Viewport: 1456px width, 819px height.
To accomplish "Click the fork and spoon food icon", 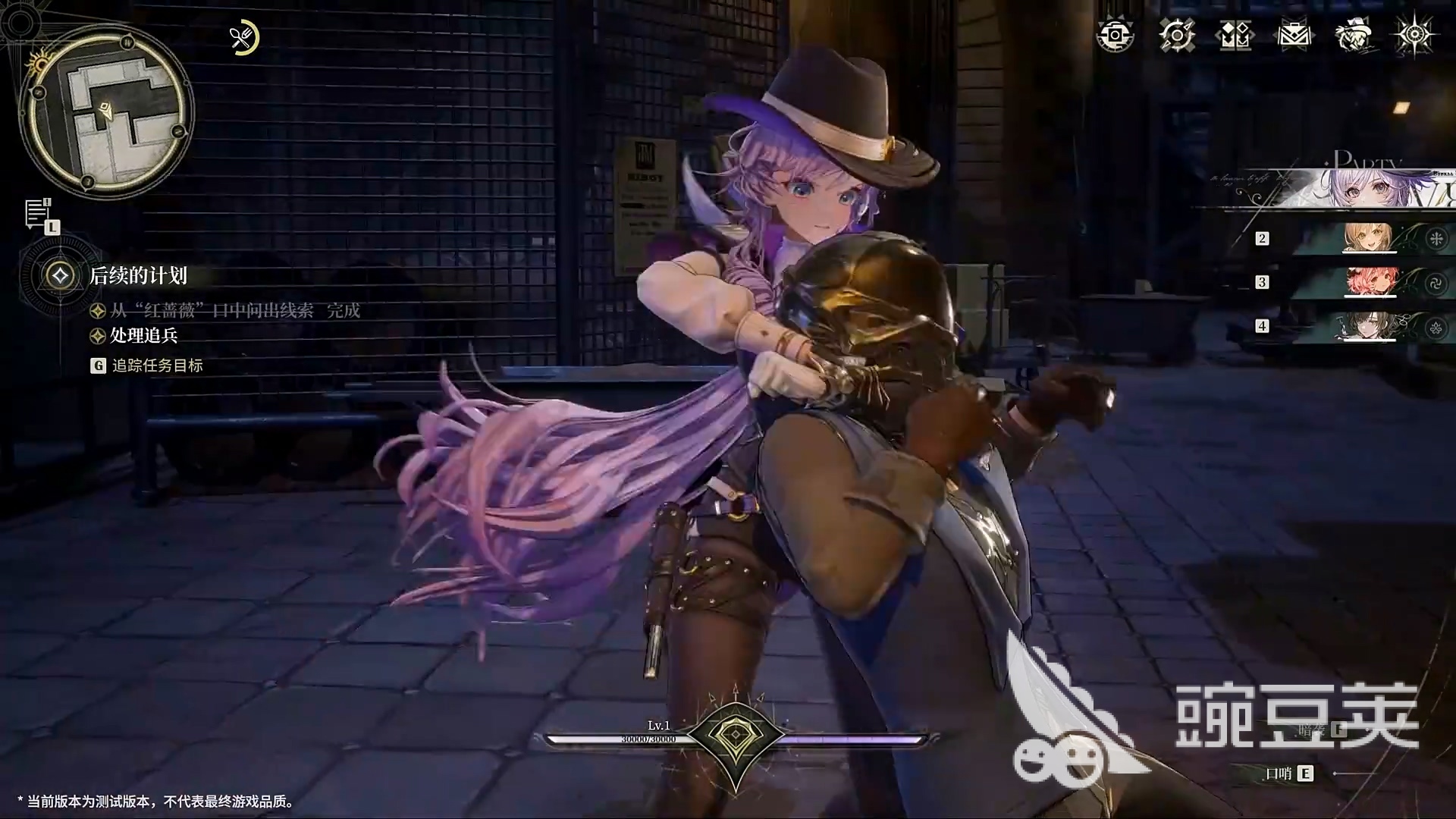I will click(243, 38).
